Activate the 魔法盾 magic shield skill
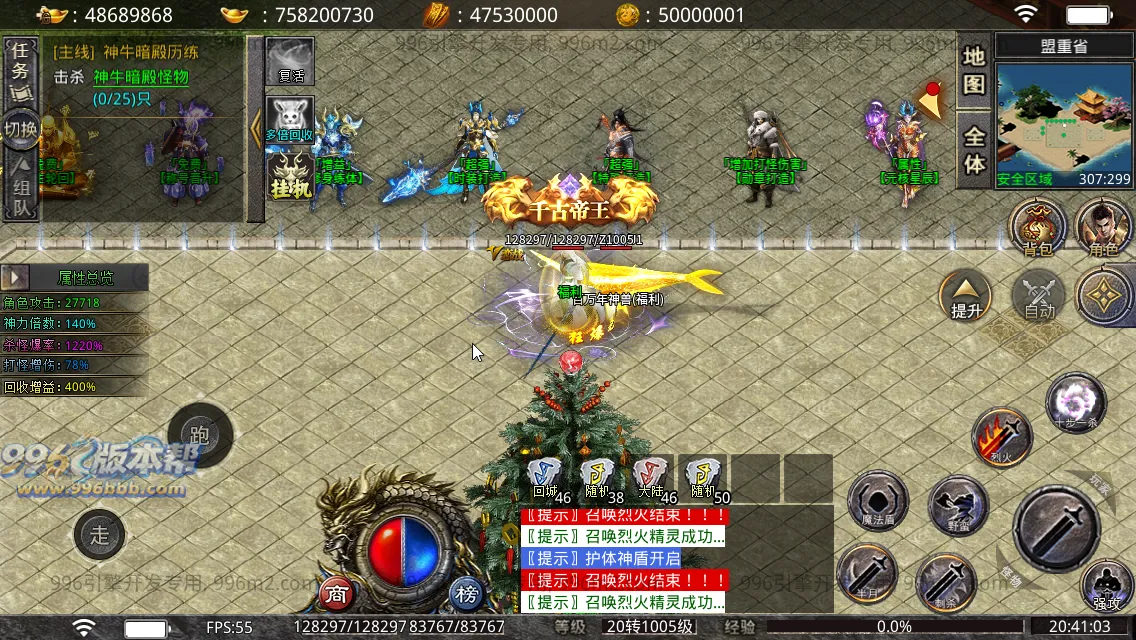Screen dimensions: 1136x640 878,503
